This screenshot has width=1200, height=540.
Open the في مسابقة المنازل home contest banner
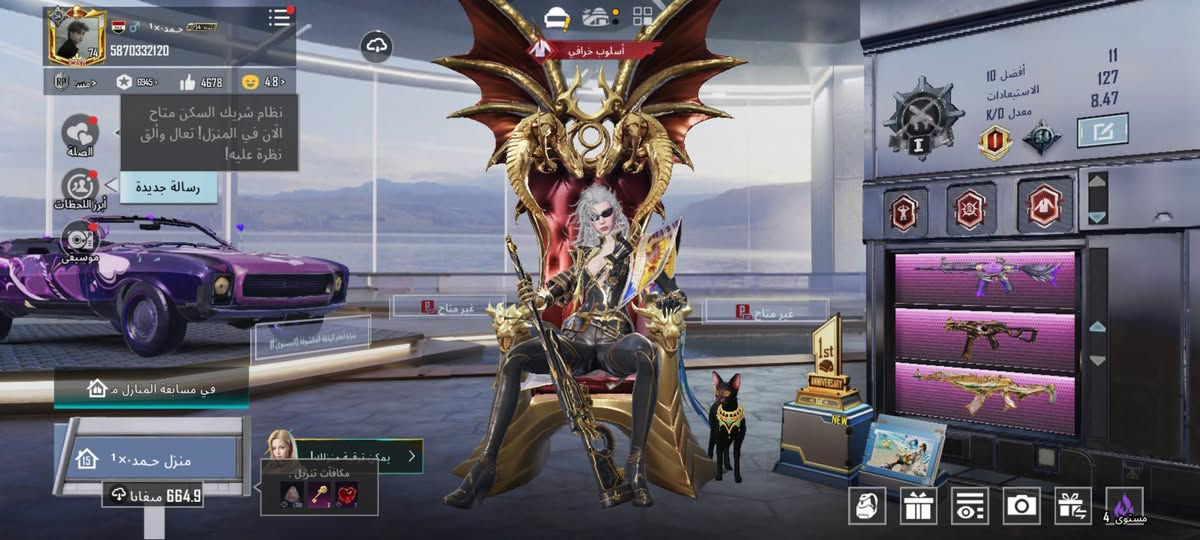click(151, 388)
